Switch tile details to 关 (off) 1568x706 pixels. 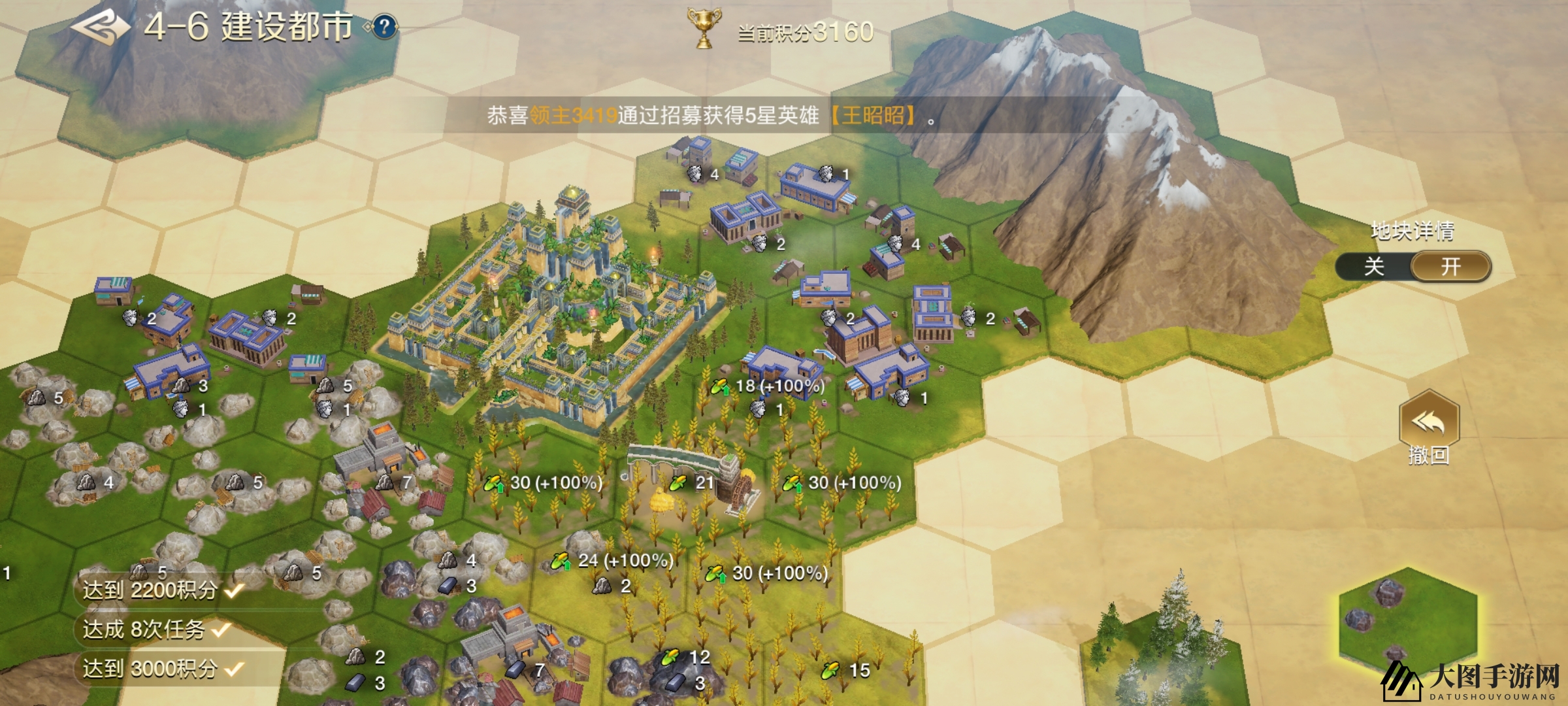coord(1373,267)
